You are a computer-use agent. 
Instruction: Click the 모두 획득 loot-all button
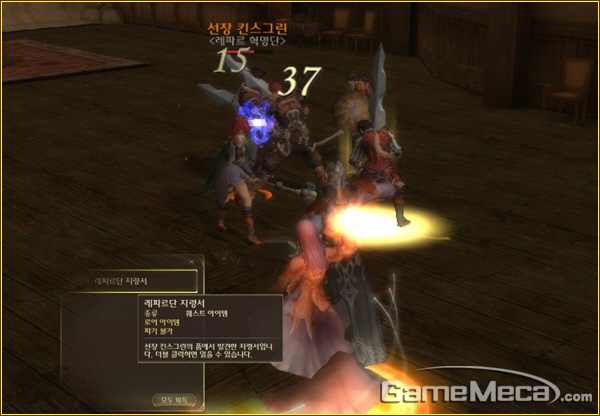click(x=174, y=399)
